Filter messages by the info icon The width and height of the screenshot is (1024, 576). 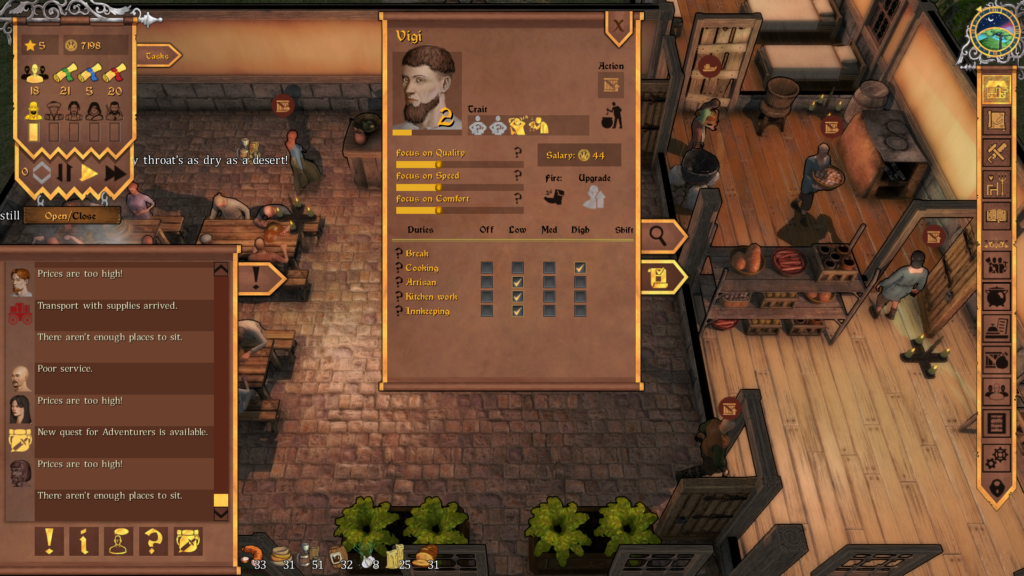pyautogui.click(x=83, y=541)
